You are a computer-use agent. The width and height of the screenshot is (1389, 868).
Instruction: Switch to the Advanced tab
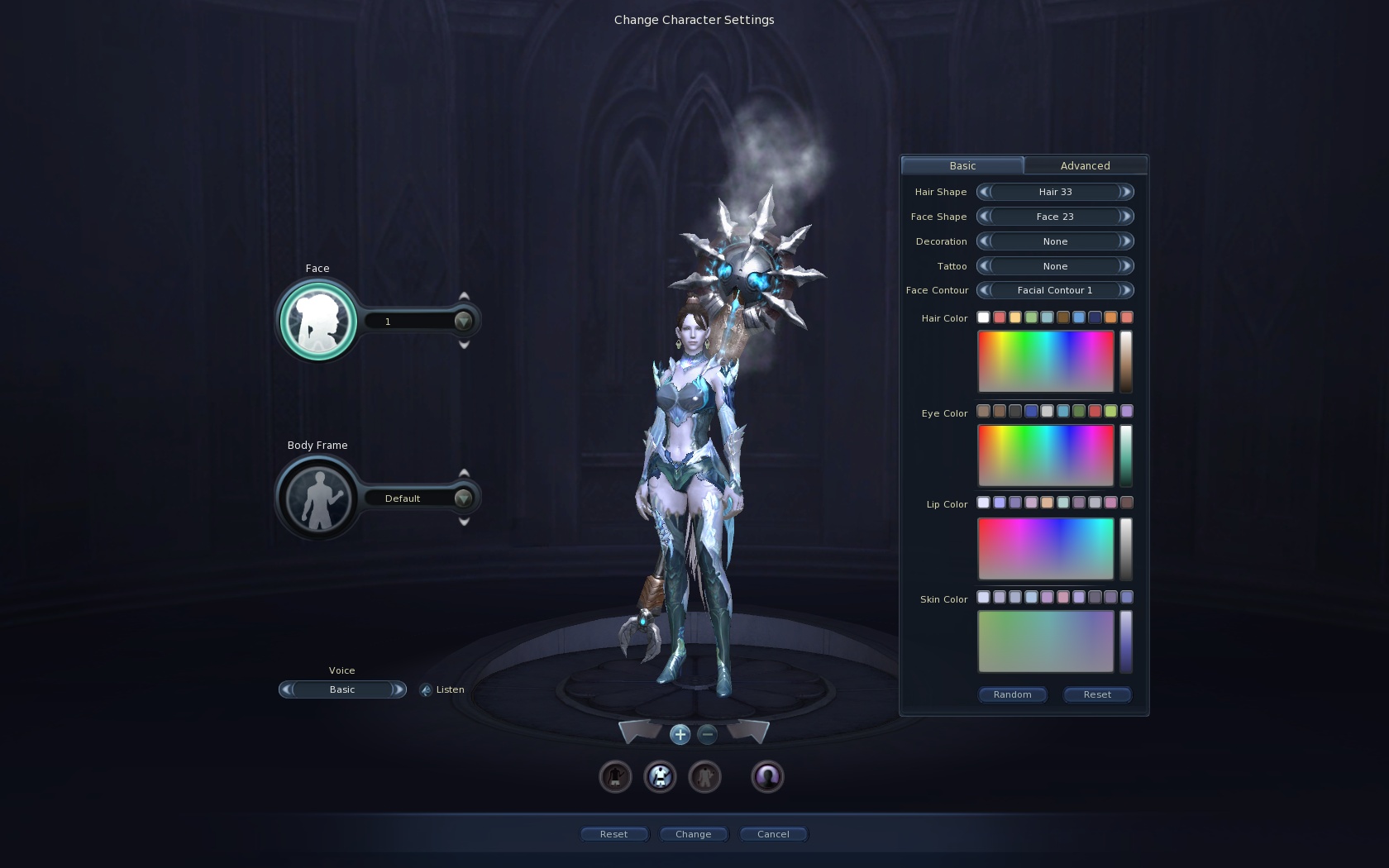click(x=1085, y=165)
